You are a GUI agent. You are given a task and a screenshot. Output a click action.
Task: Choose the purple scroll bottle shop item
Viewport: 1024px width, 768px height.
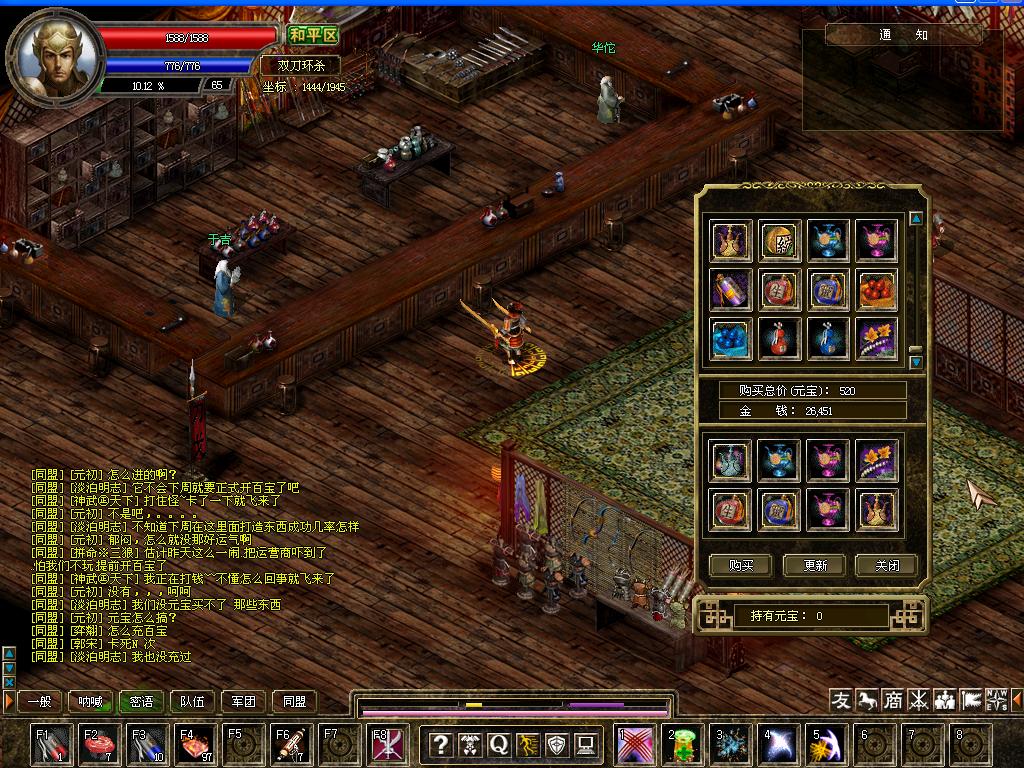(731, 290)
